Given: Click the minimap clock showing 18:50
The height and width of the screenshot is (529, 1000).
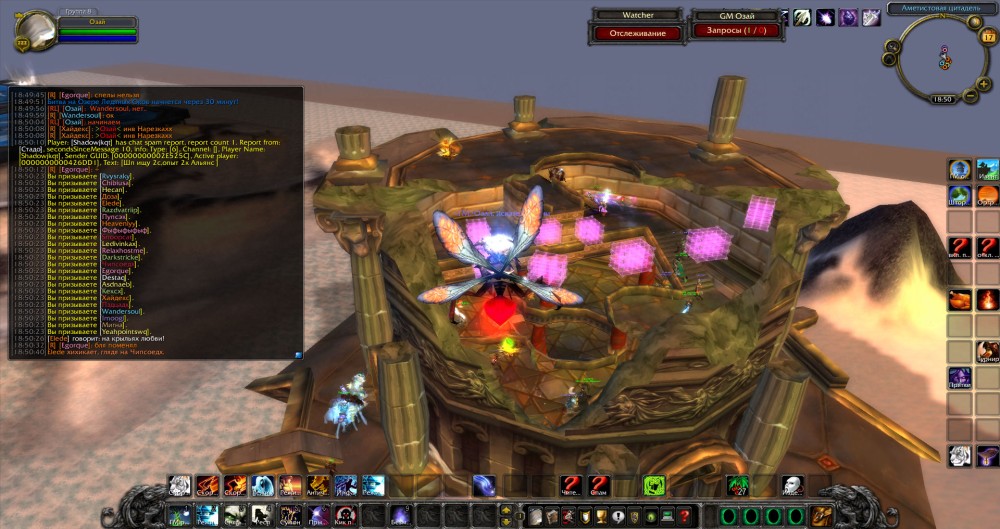Looking at the screenshot, I should (x=942, y=99).
